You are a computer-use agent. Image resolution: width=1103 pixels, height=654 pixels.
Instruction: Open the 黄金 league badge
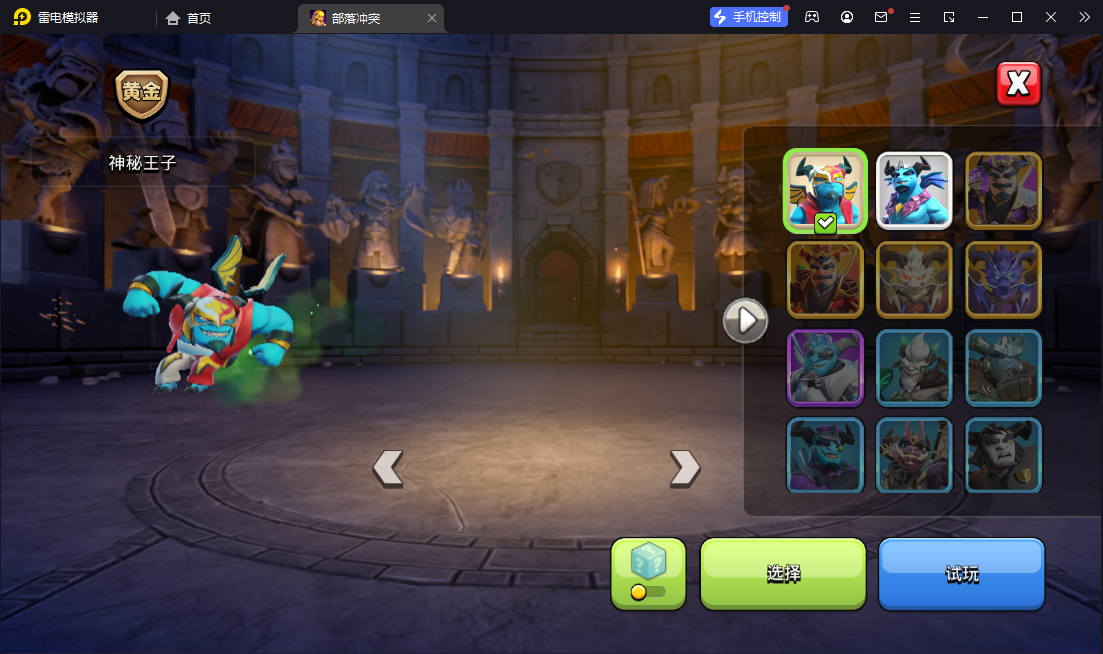(141, 93)
